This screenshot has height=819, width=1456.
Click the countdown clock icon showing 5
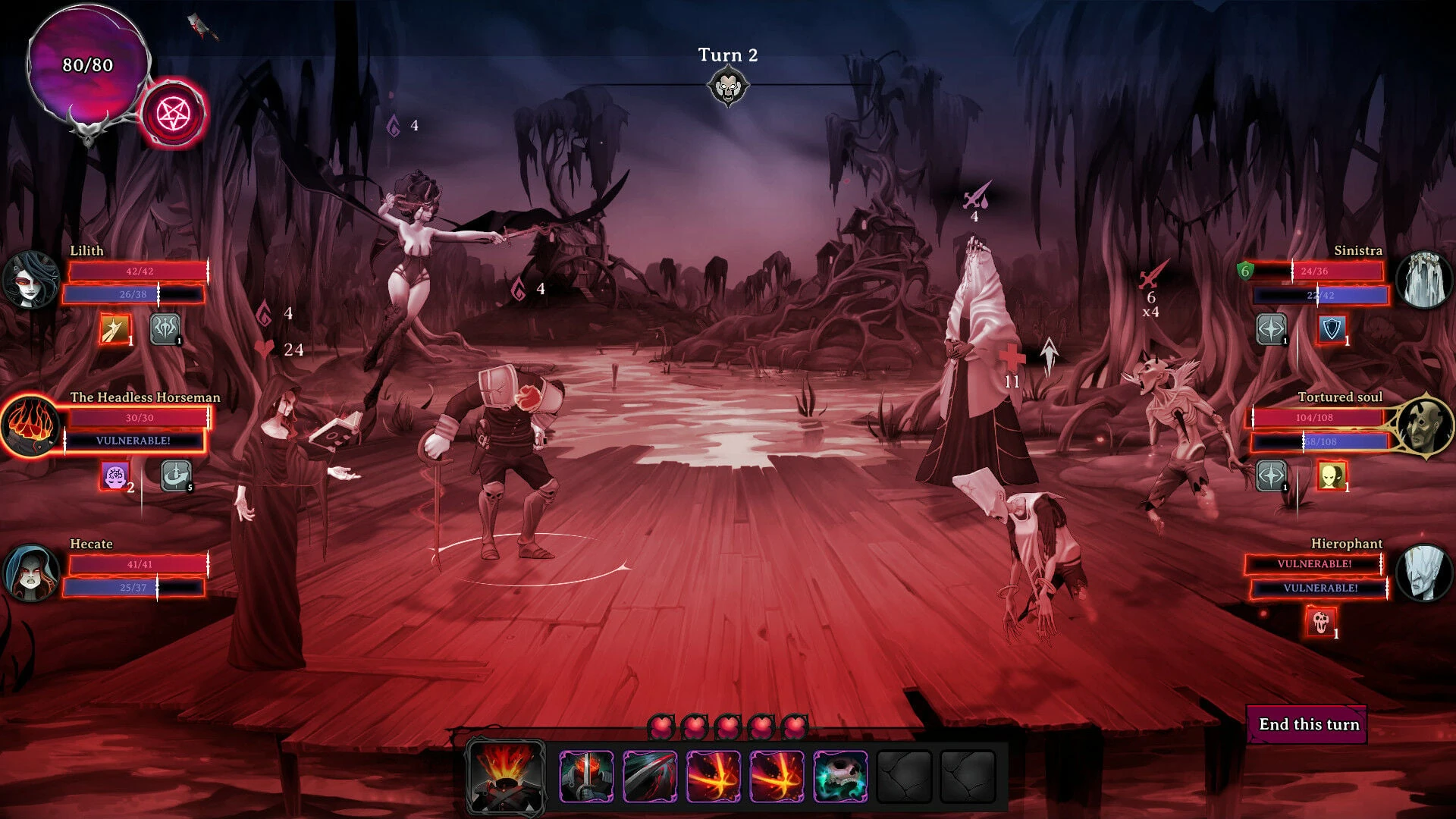click(174, 475)
